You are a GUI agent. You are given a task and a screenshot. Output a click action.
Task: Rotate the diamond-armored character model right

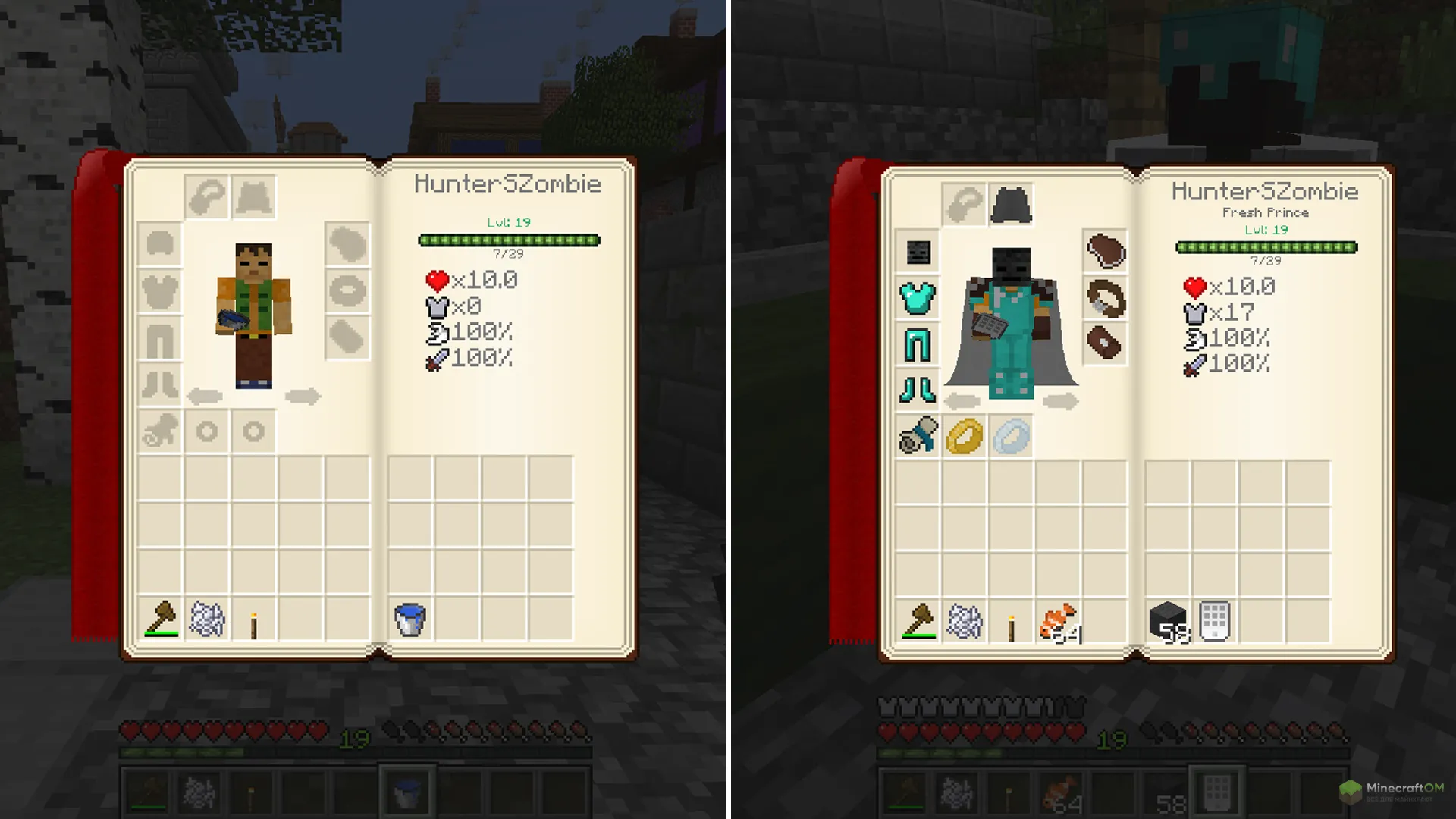tap(1060, 401)
